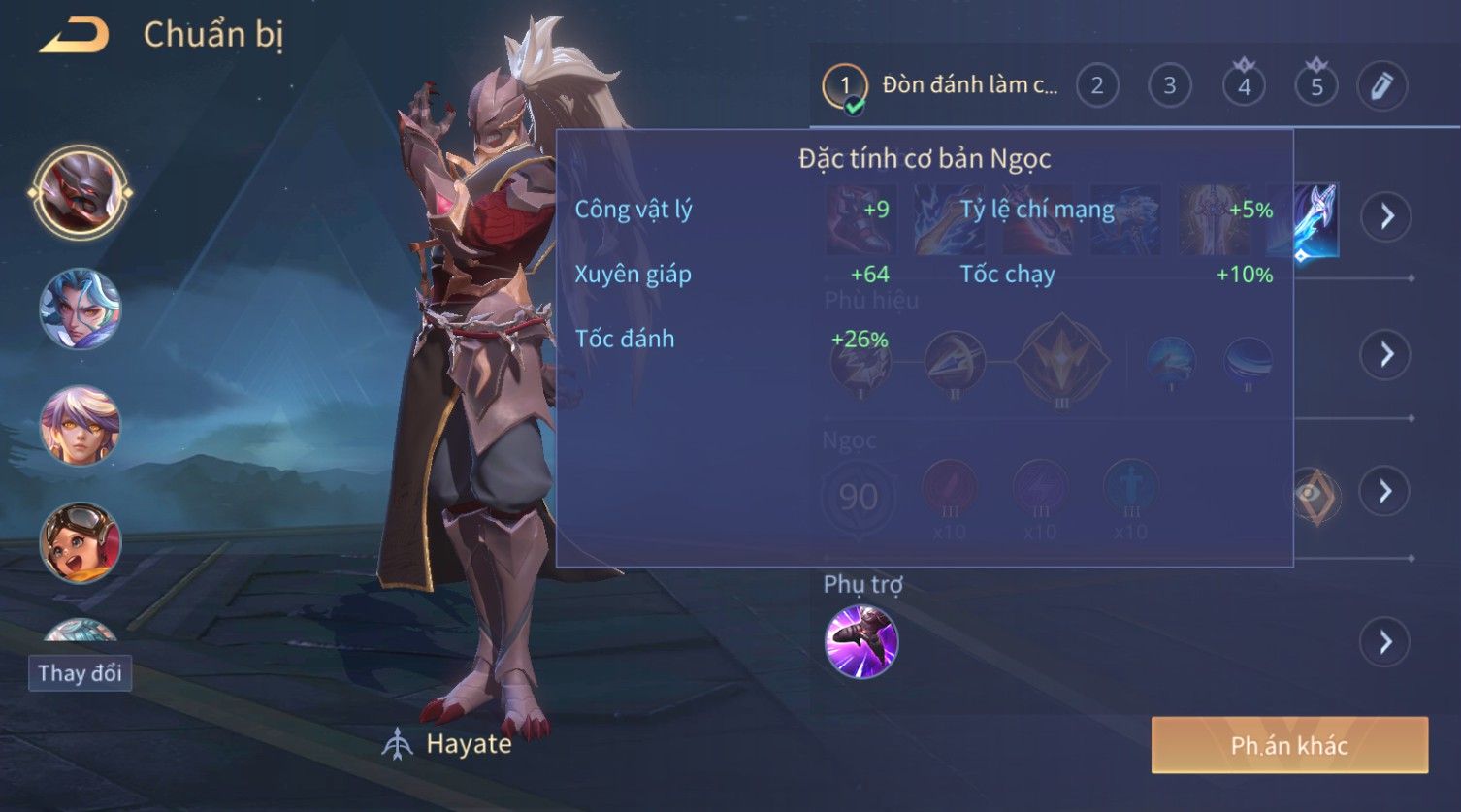
Task: Open preset tab 5
Action: tap(1316, 86)
